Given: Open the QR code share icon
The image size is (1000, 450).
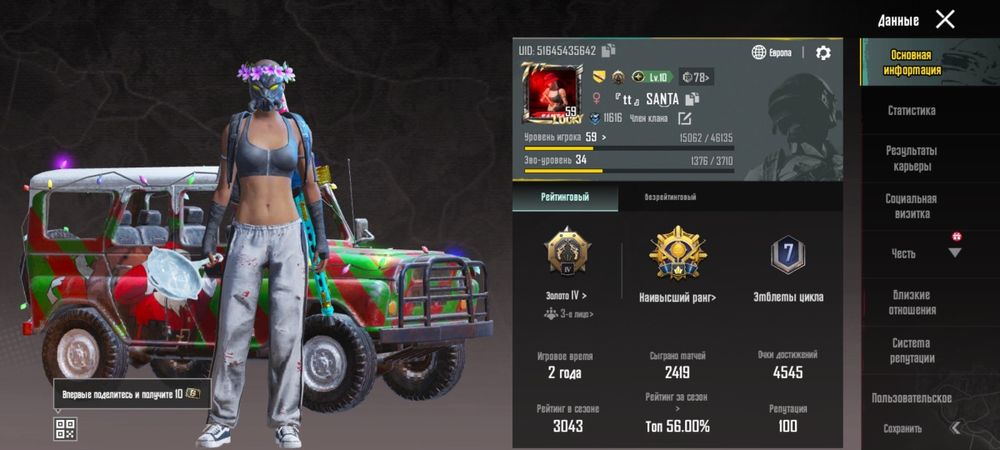Looking at the screenshot, I should (65, 429).
